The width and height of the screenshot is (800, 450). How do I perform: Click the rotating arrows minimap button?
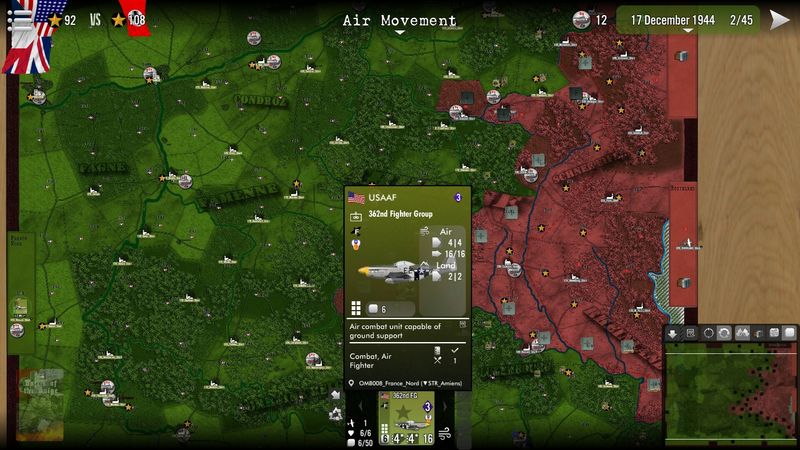[725, 333]
